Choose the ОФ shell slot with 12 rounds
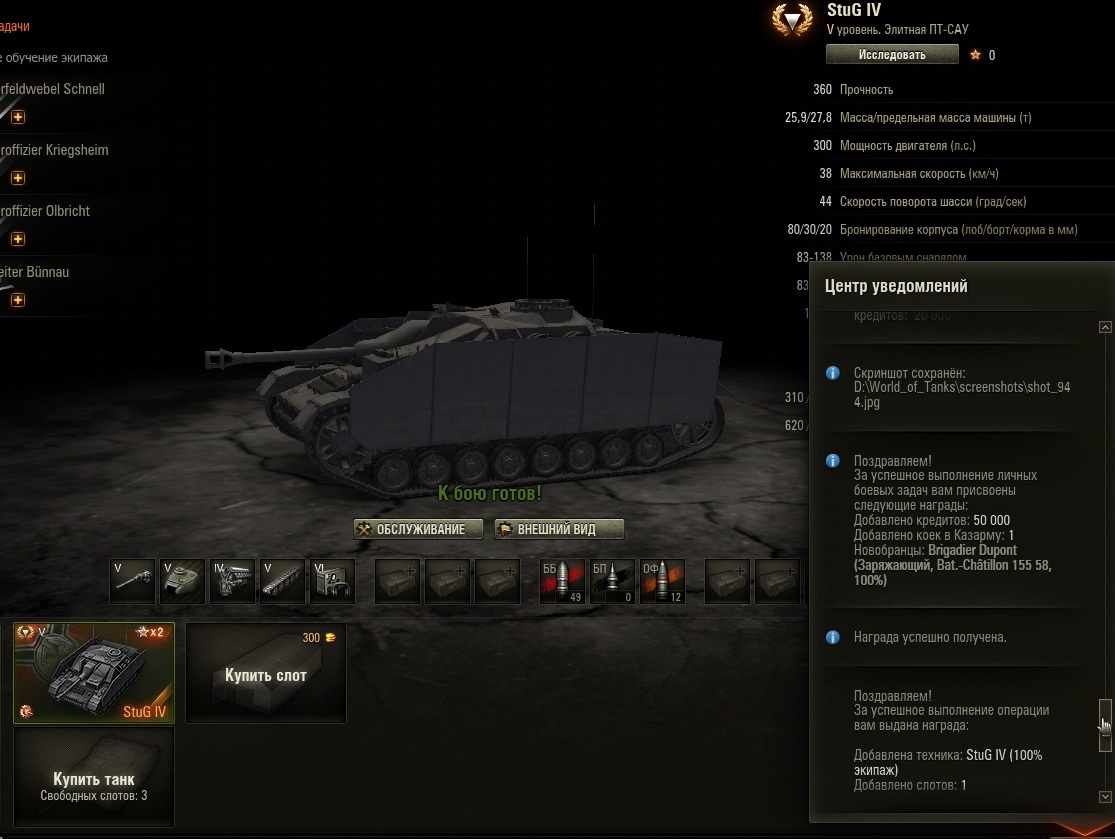The height and width of the screenshot is (839, 1115). click(662, 581)
